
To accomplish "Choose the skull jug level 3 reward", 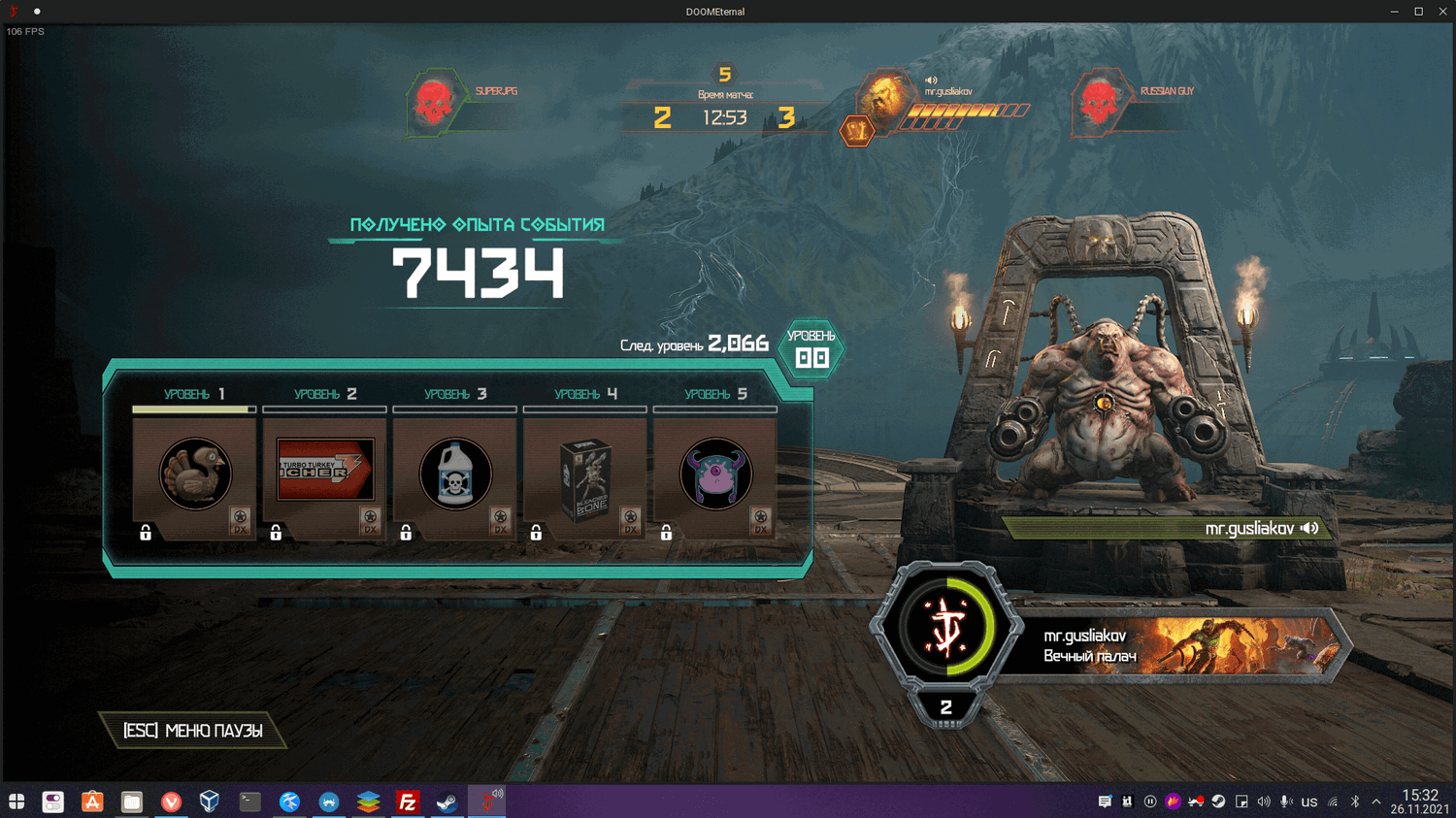I will (x=455, y=474).
